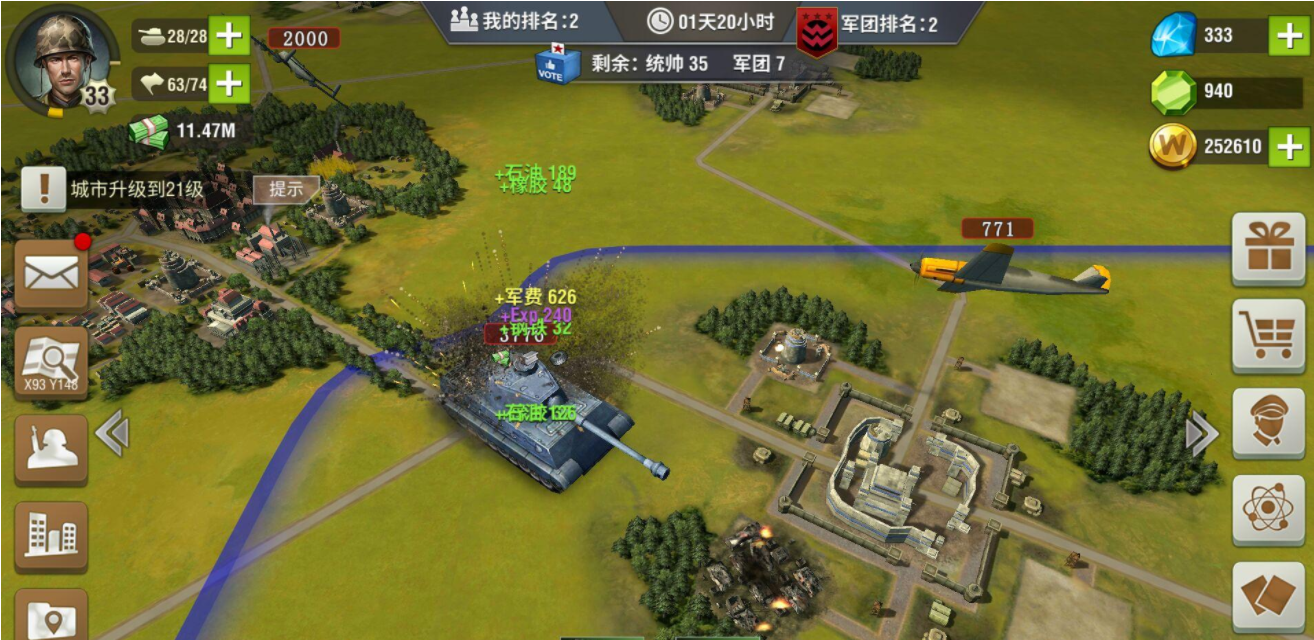Open the city buildings menu
The height and width of the screenshot is (640, 1314).
click(51, 536)
